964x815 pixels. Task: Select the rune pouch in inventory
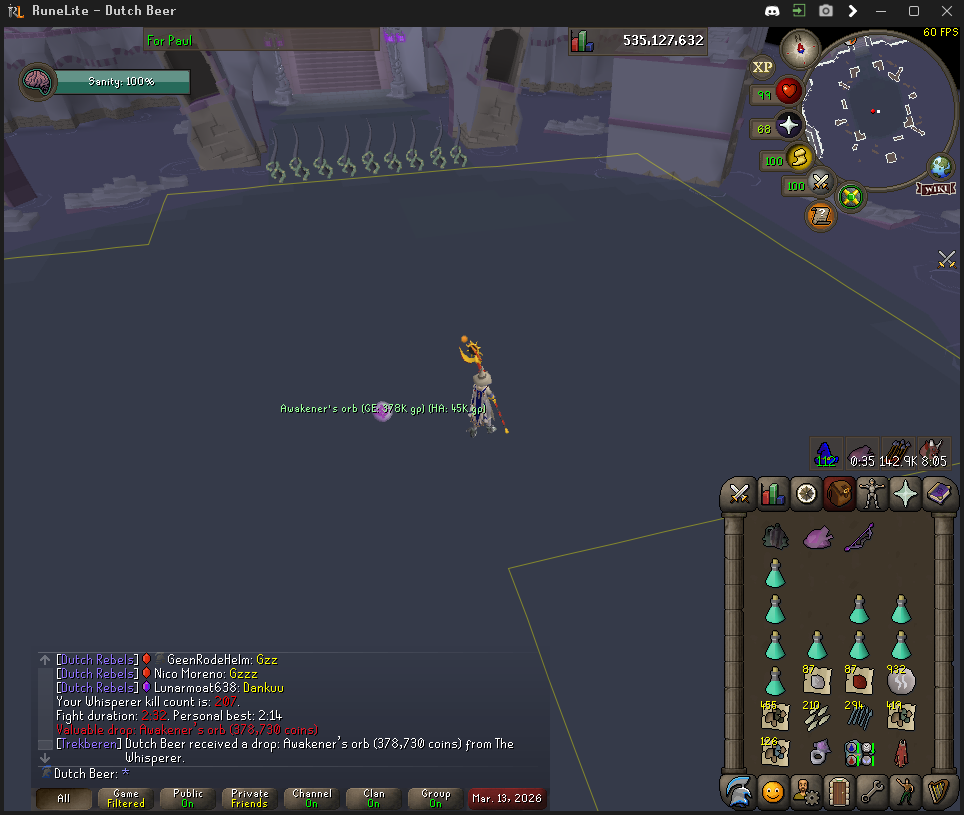pos(859,753)
